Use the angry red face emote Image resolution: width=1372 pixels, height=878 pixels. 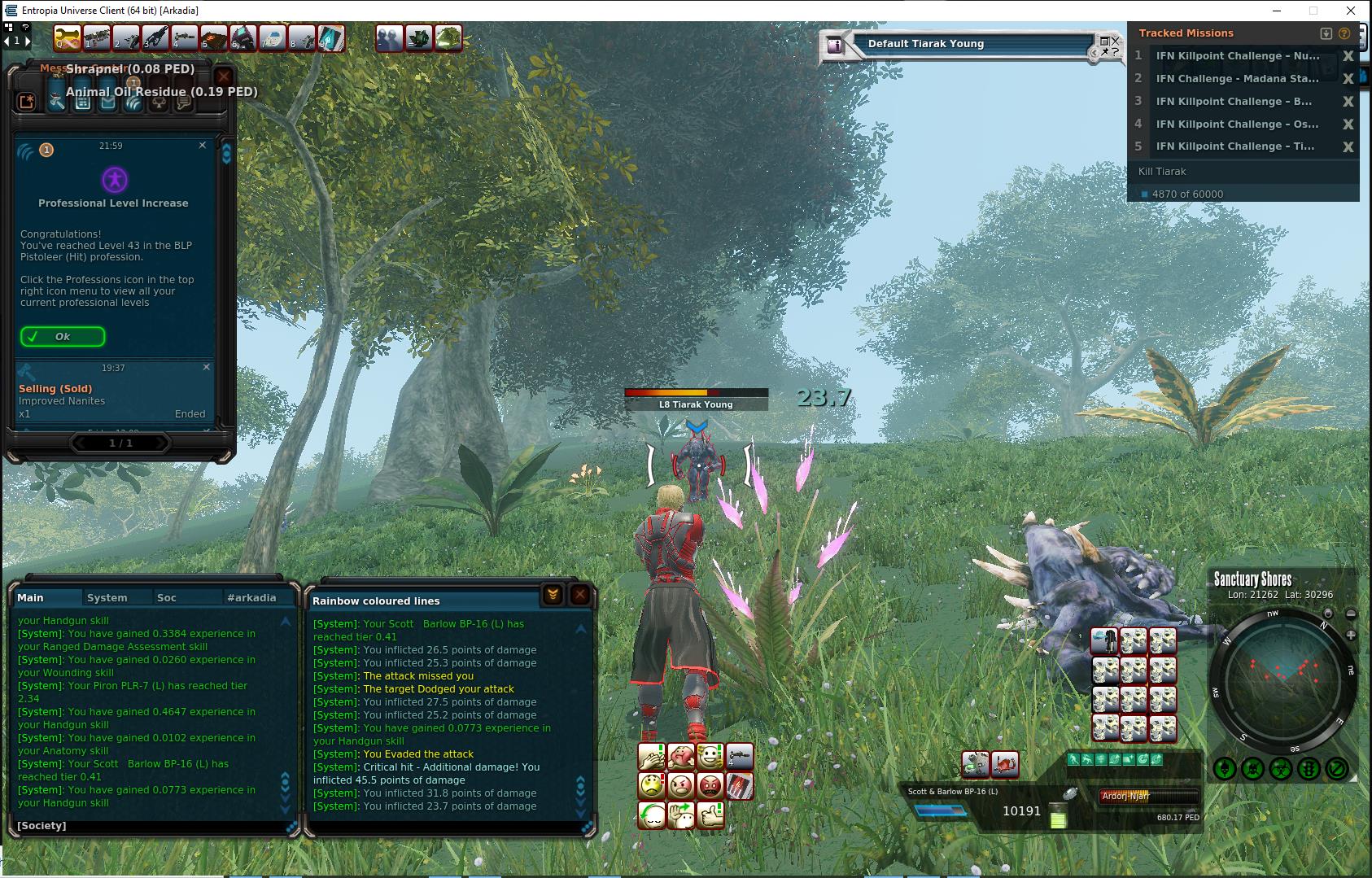pos(710,786)
